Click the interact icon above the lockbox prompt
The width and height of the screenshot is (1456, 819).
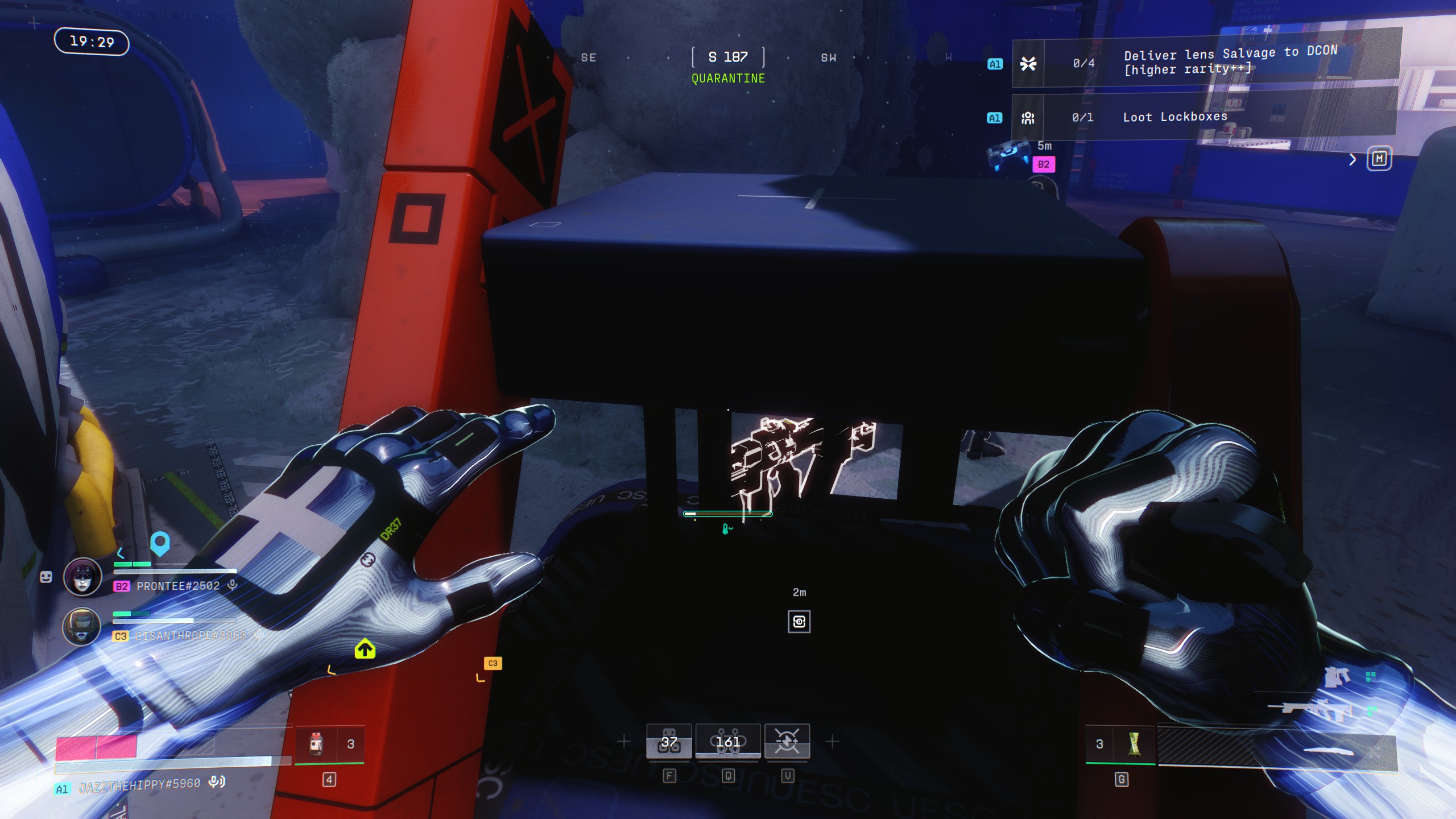tap(799, 622)
